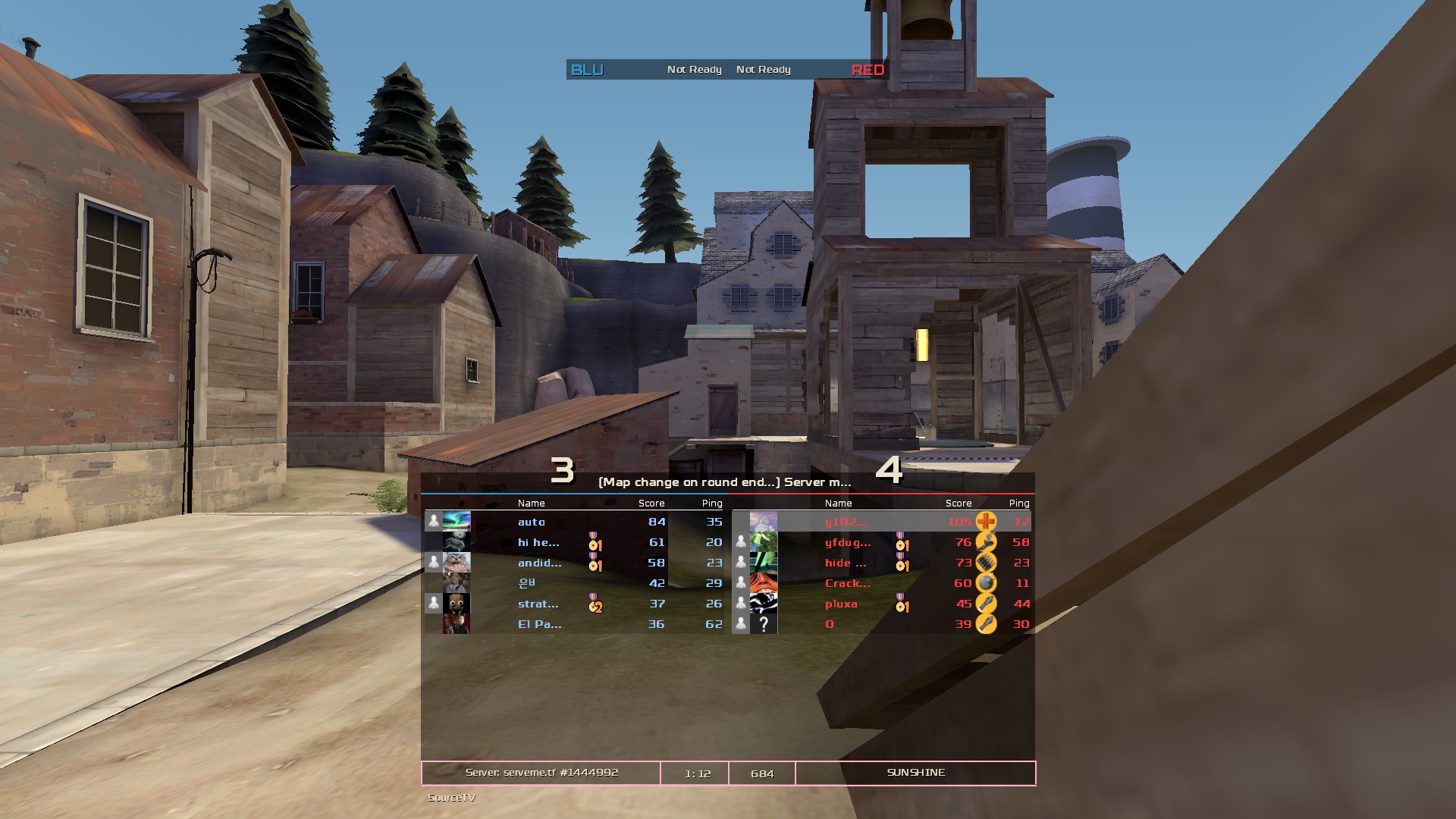Pick the 'Crack...' player row

click(x=847, y=583)
